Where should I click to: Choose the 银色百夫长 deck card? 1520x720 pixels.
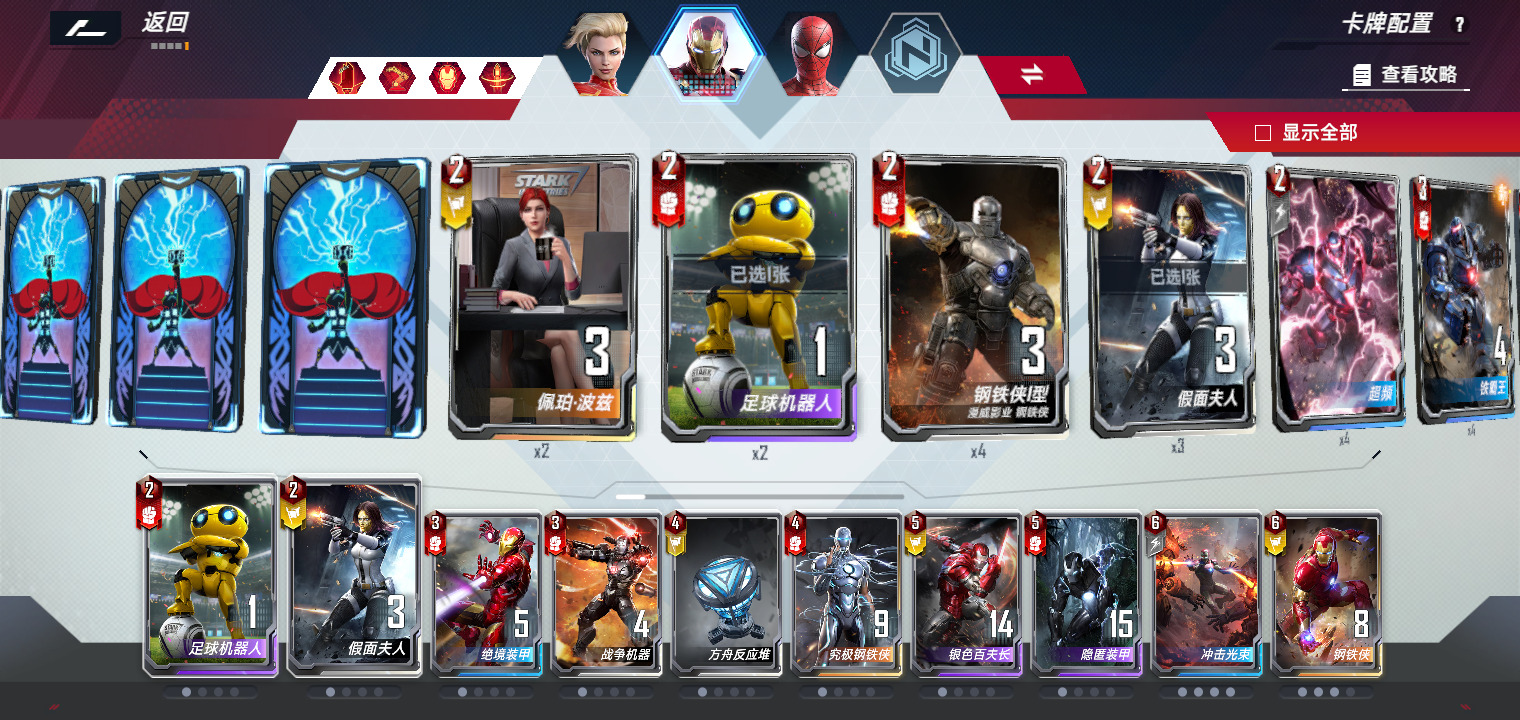coord(967,592)
